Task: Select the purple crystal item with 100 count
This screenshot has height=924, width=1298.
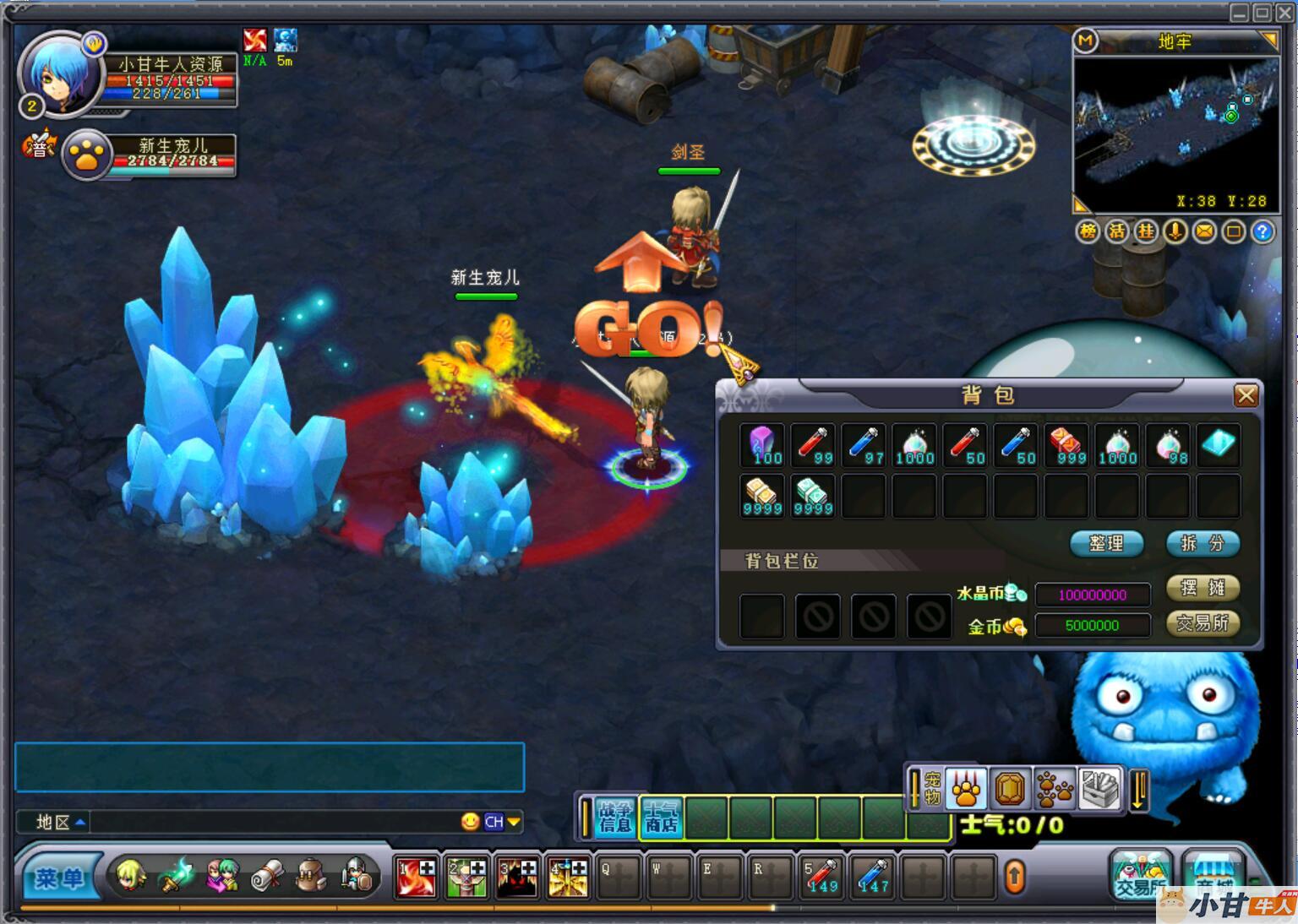Action: pyautogui.click(x=763, y=445)
